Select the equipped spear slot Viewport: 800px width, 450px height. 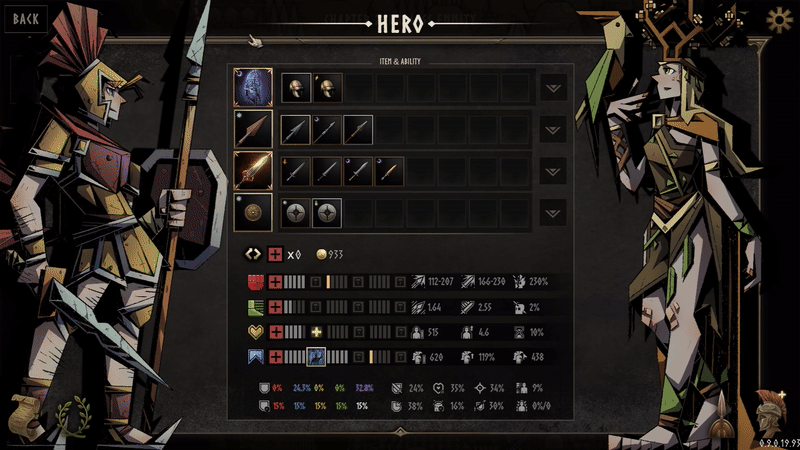(253, 129)
